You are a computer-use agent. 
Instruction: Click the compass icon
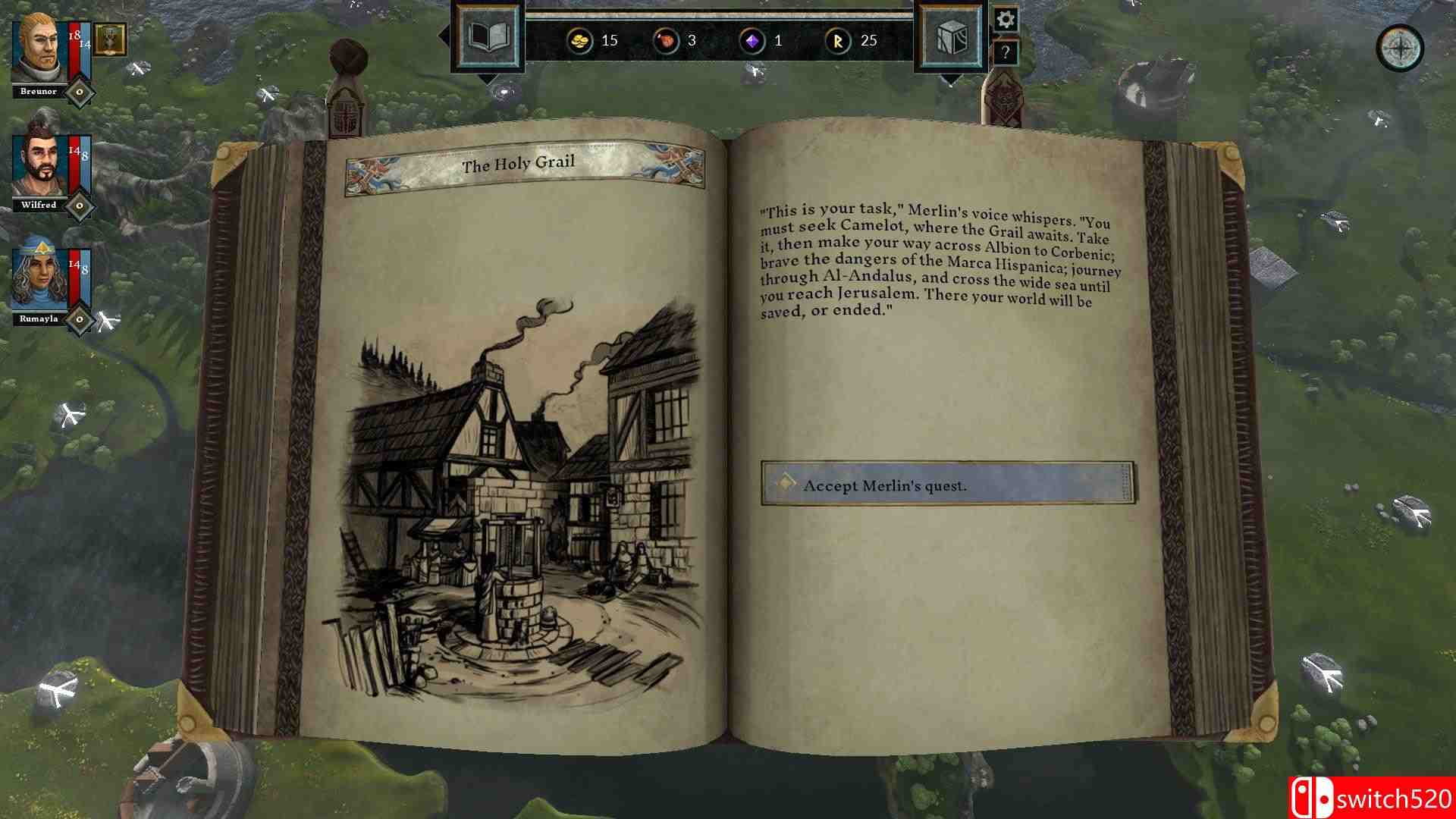[x=1400, y=49]
